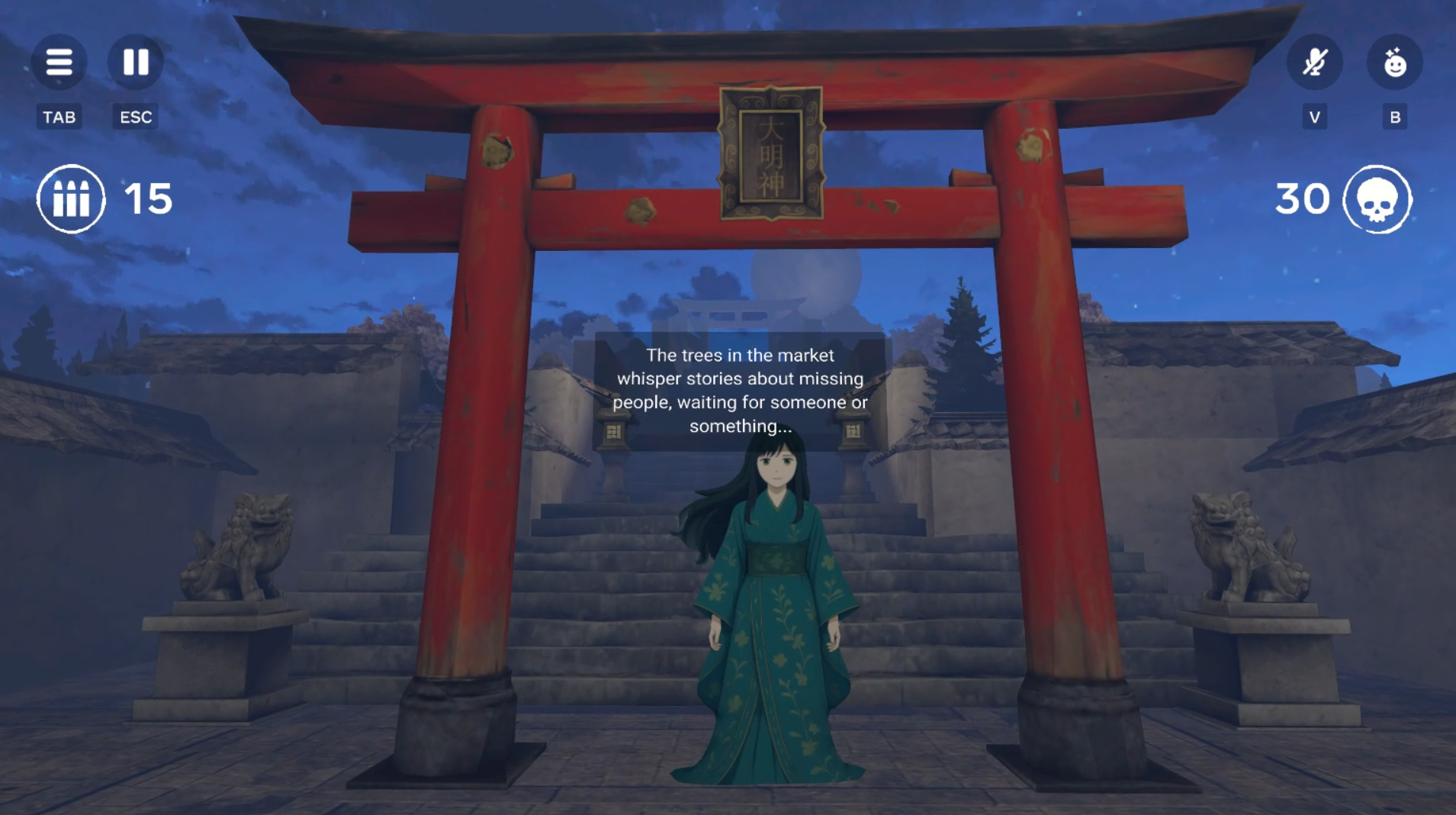Image resolution: width=1456 pixels, height=815 pixels.
Task: Click the bullet ammo counter icon
Action: pyautogui.click(x=71, y=198)
